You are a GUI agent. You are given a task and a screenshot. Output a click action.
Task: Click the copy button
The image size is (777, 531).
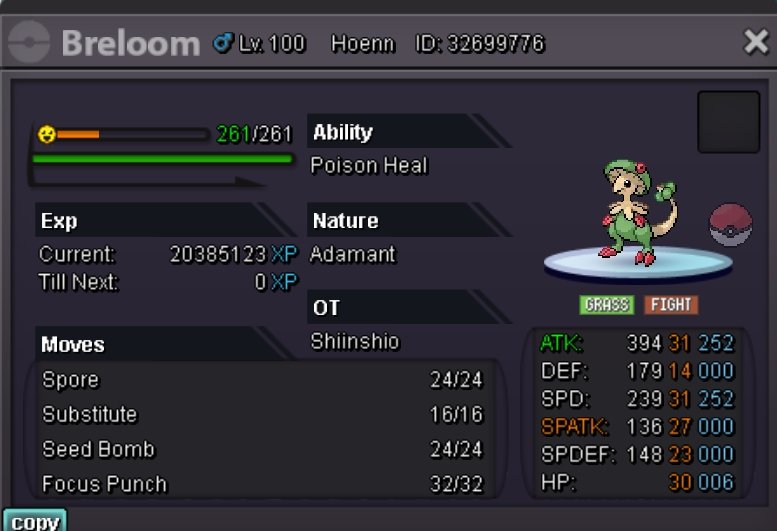pyautogui.click(x=34, y=521)
